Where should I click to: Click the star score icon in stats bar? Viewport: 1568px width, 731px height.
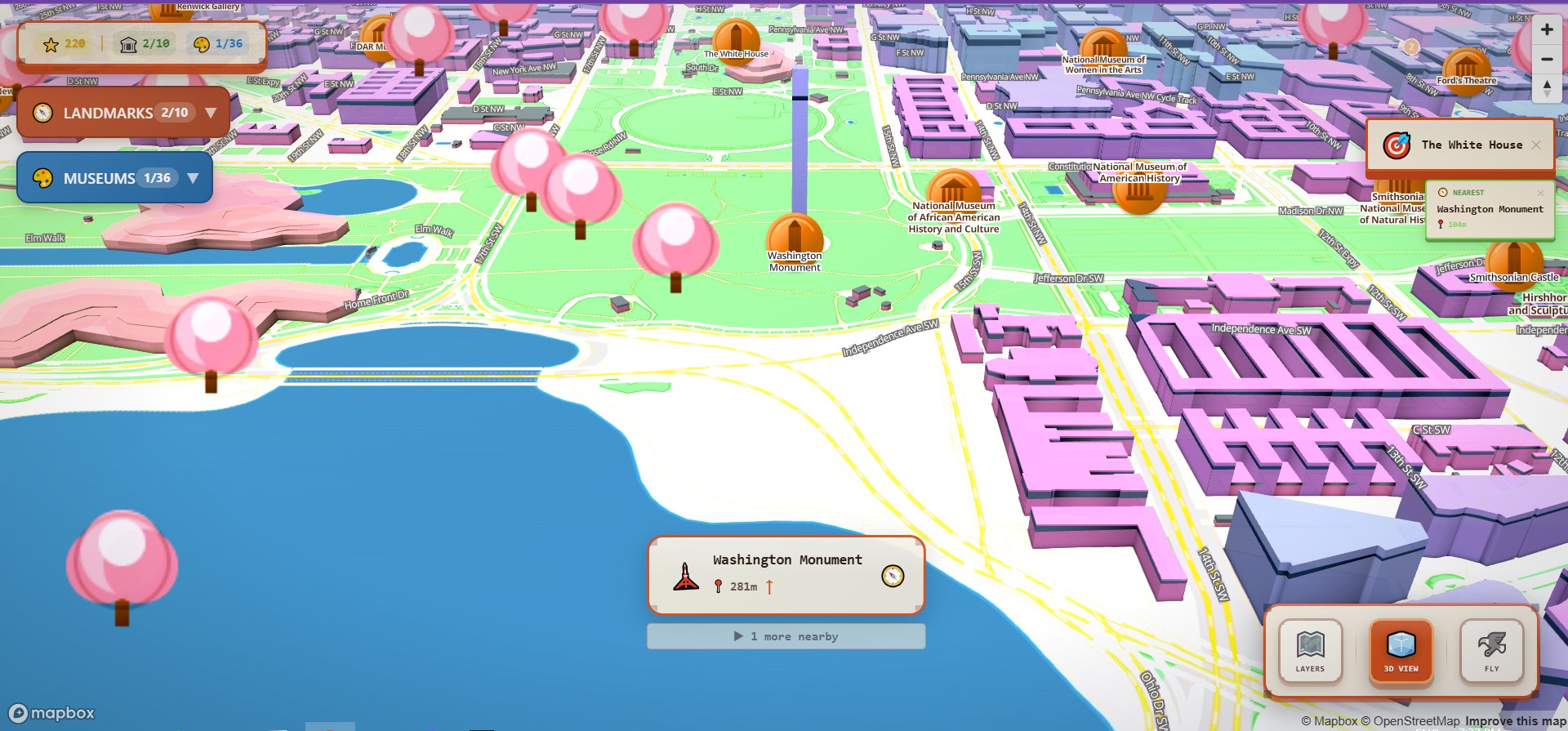point(51,43)
